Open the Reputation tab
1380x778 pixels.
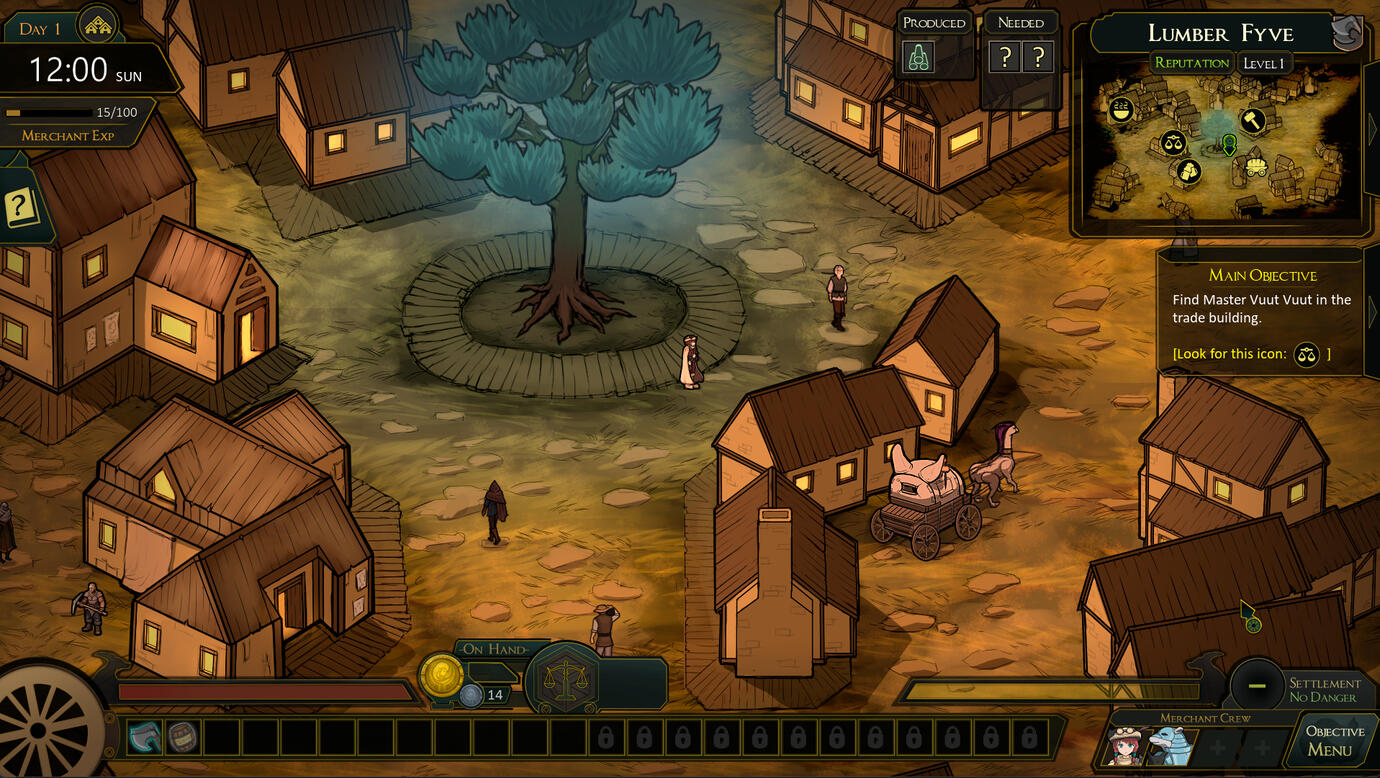[1191, 63]
